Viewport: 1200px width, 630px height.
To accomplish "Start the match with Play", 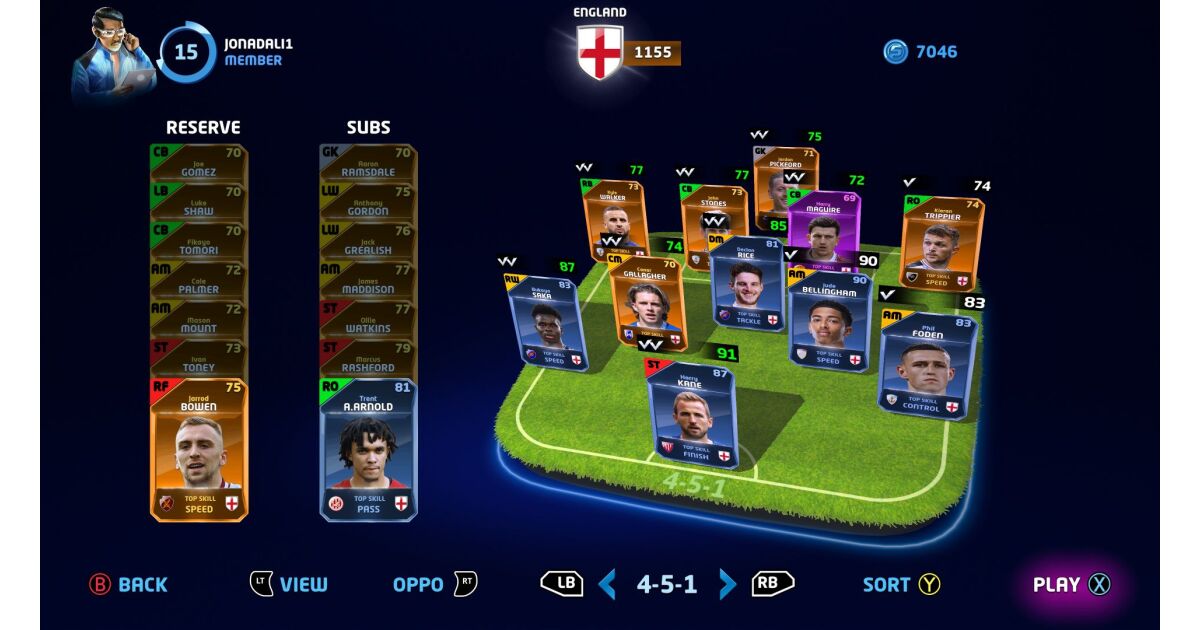I will click(1070, 585).
